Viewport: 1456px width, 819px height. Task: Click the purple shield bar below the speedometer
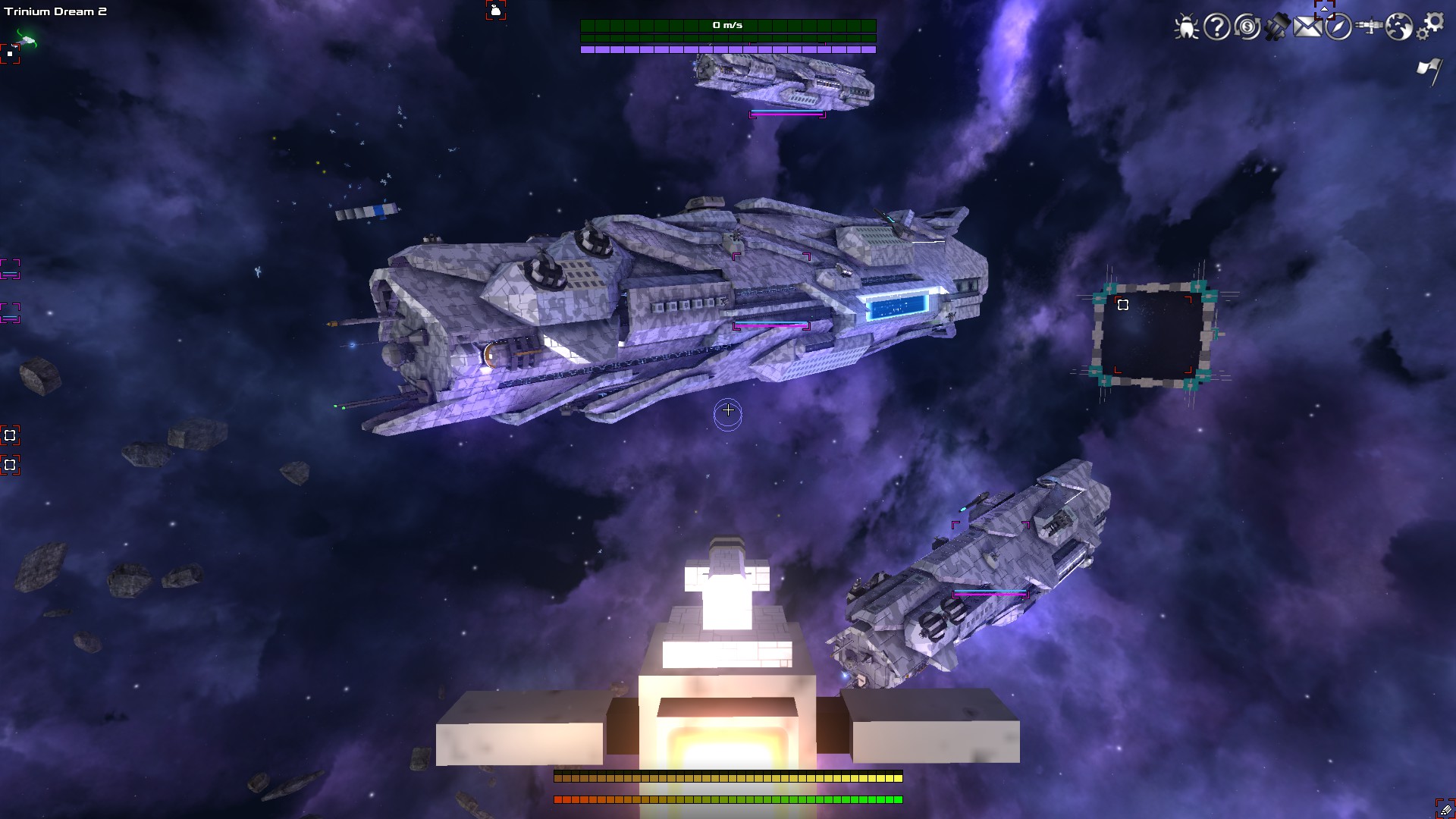[726, 49]
